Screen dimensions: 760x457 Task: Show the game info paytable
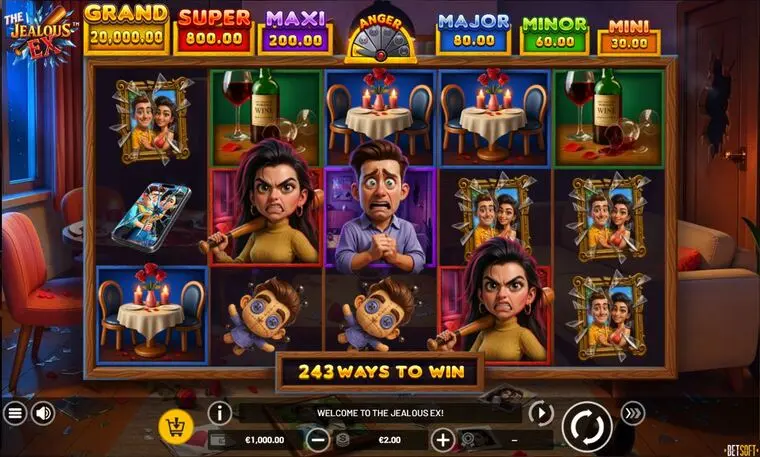point(220,413)
